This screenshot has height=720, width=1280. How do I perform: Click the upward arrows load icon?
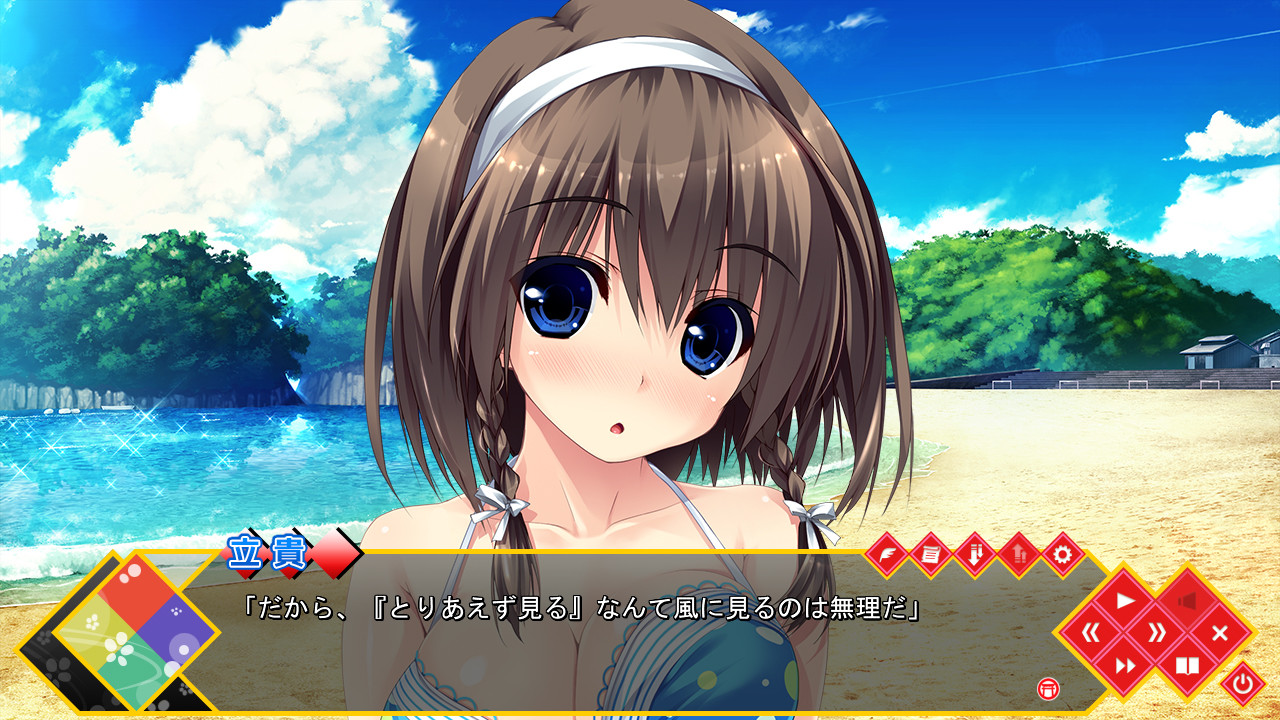pyautogui.click(x=1018, y=553)
